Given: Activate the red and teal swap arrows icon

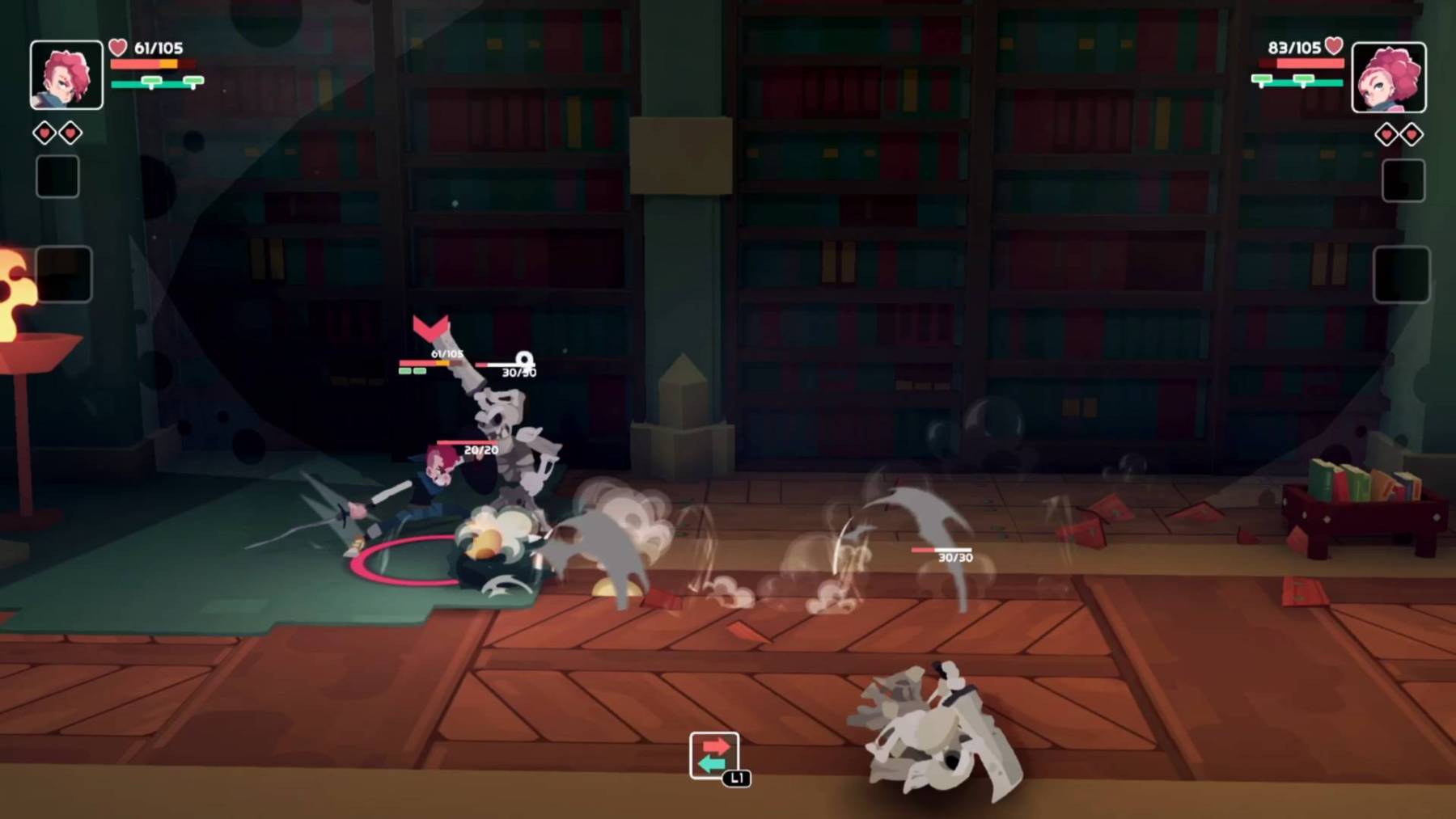Looking at the screenshot, I should pyautogui.click(x=713, y=755).
